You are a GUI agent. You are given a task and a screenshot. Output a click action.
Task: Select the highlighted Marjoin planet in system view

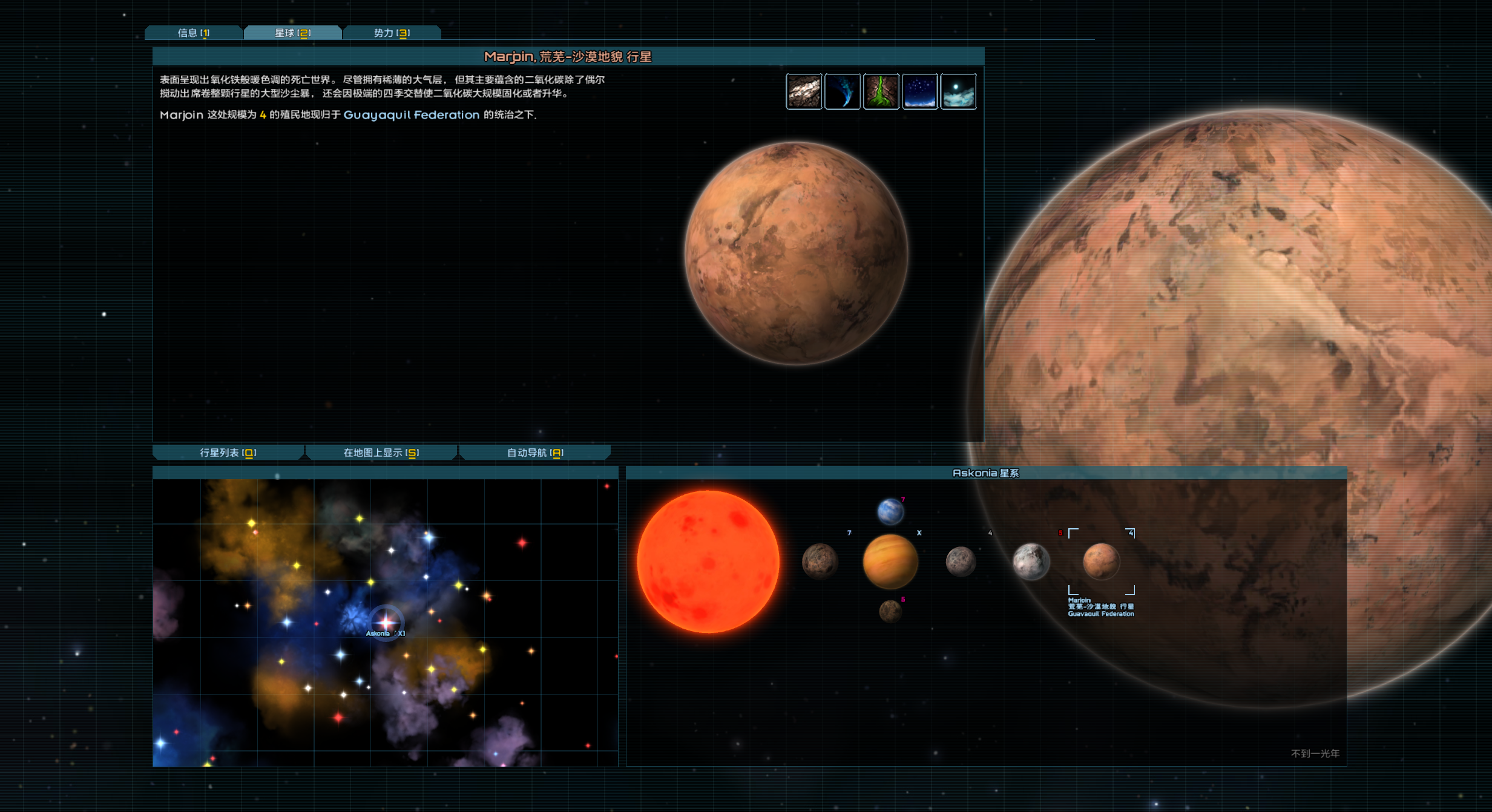pyautogui.click(x=1101, y=562)
